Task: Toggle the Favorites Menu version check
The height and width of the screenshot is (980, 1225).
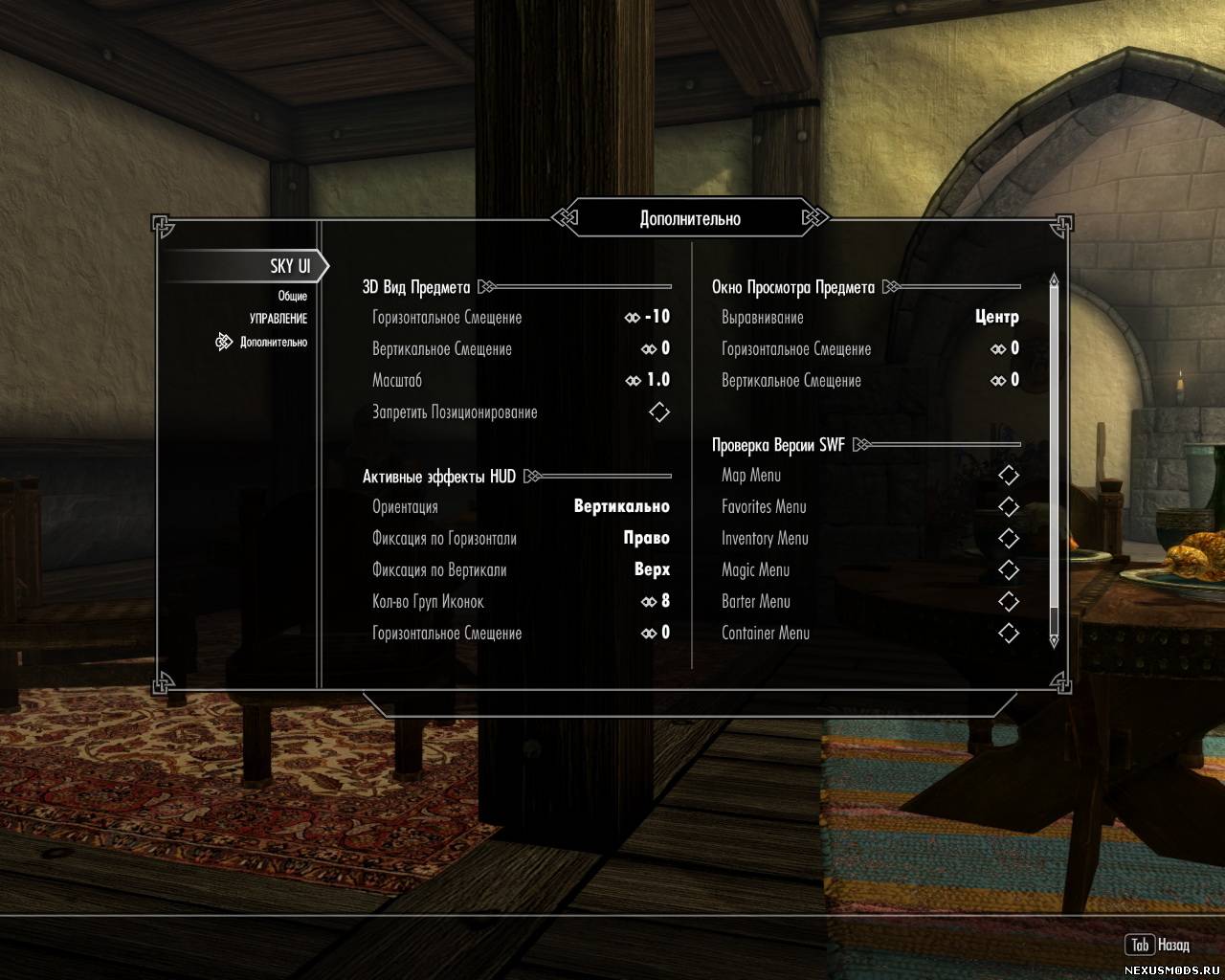Action: pyautogui.click(x=1009, y=507)
